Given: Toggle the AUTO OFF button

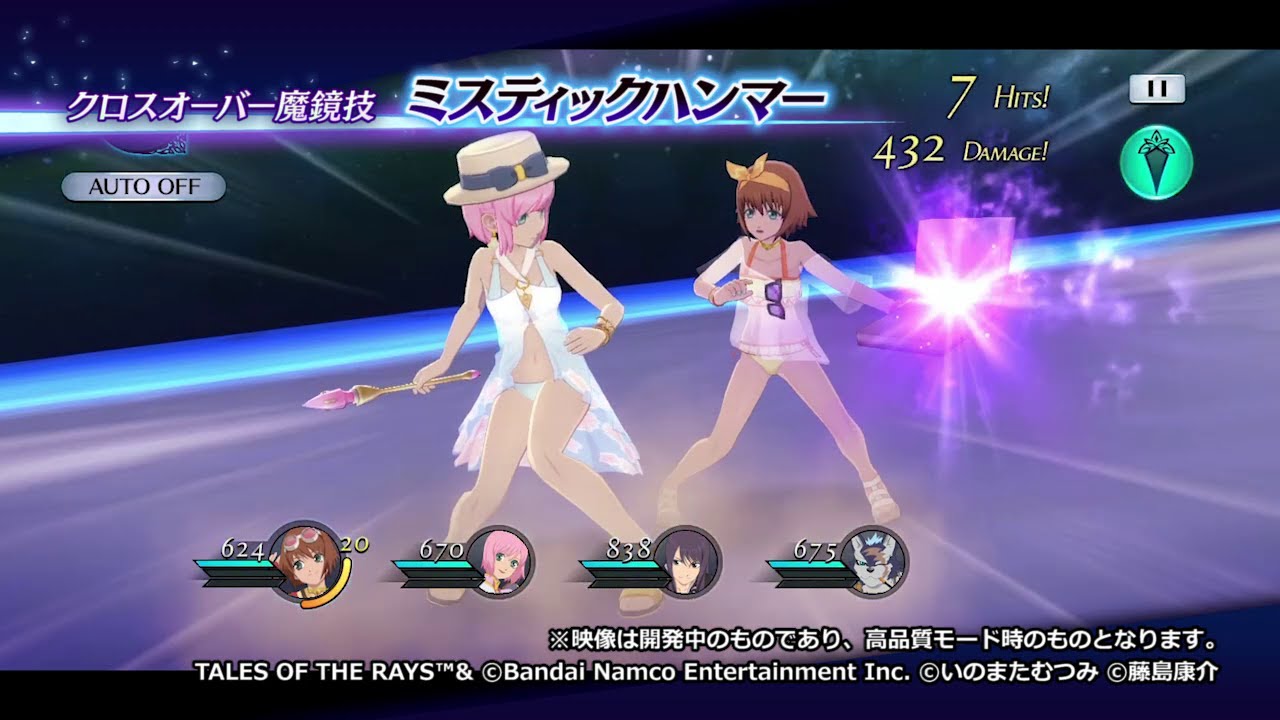Looking at the screenshot, I should click(143, 187).
